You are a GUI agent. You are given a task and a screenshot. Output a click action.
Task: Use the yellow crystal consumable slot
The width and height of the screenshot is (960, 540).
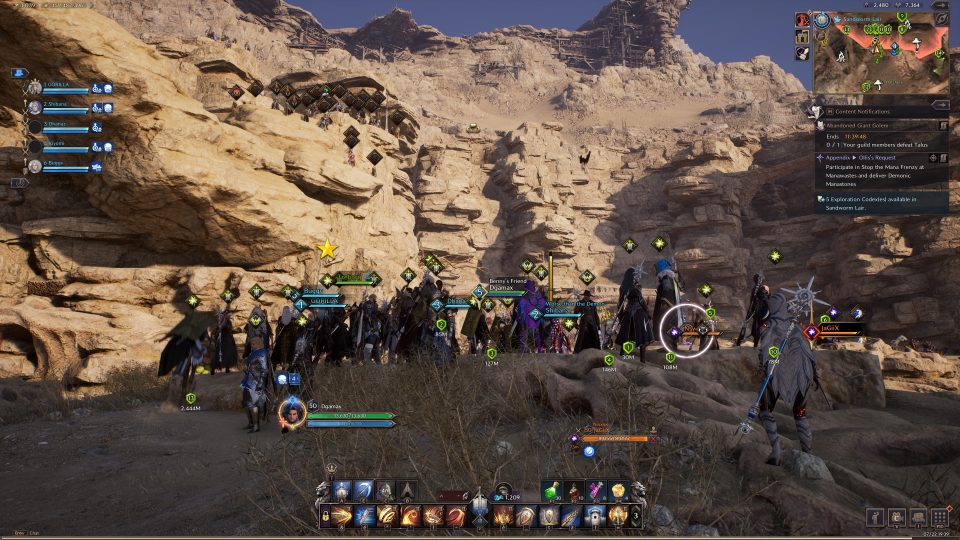(617, 491)
